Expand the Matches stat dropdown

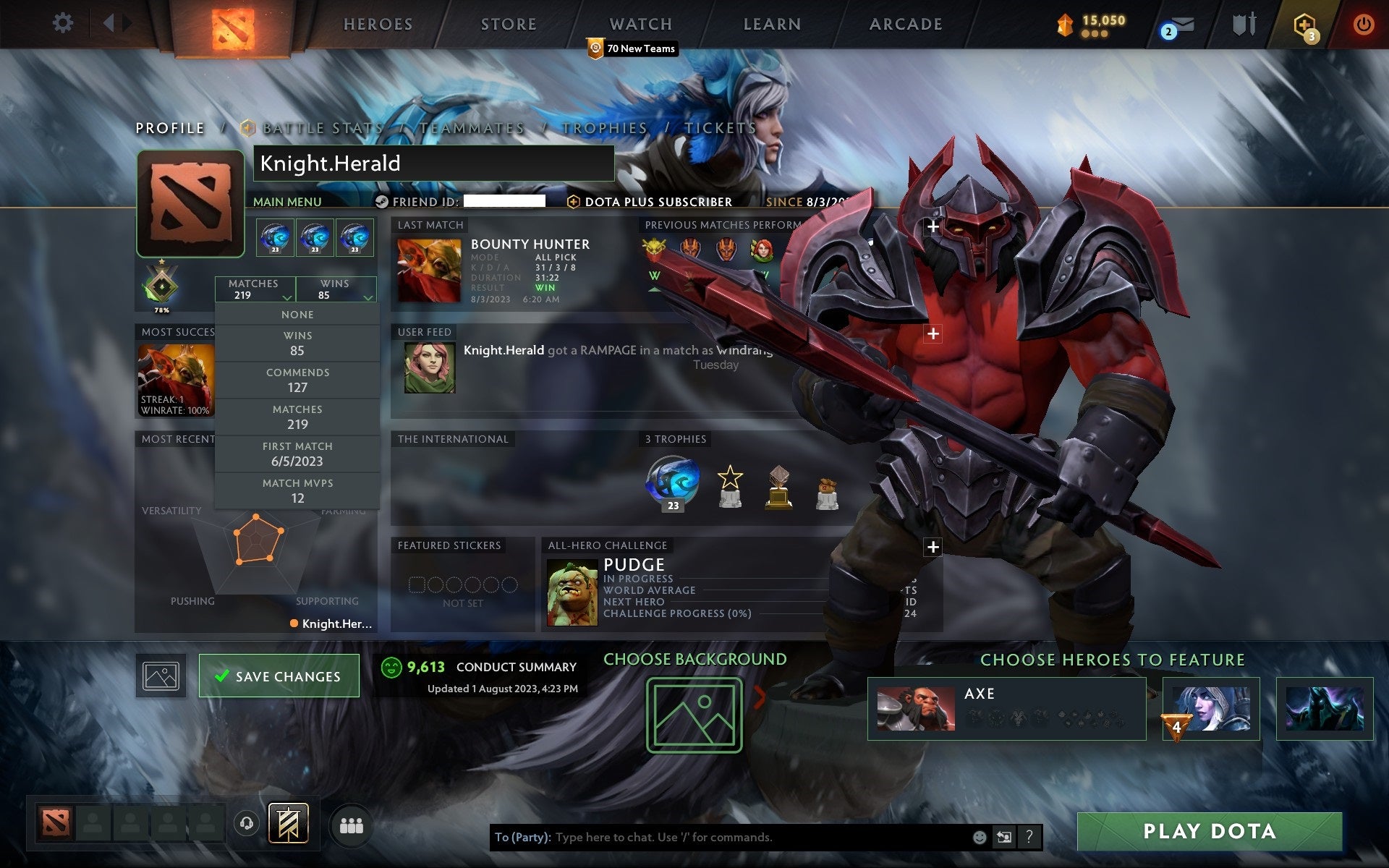click(x=254, y=289)
